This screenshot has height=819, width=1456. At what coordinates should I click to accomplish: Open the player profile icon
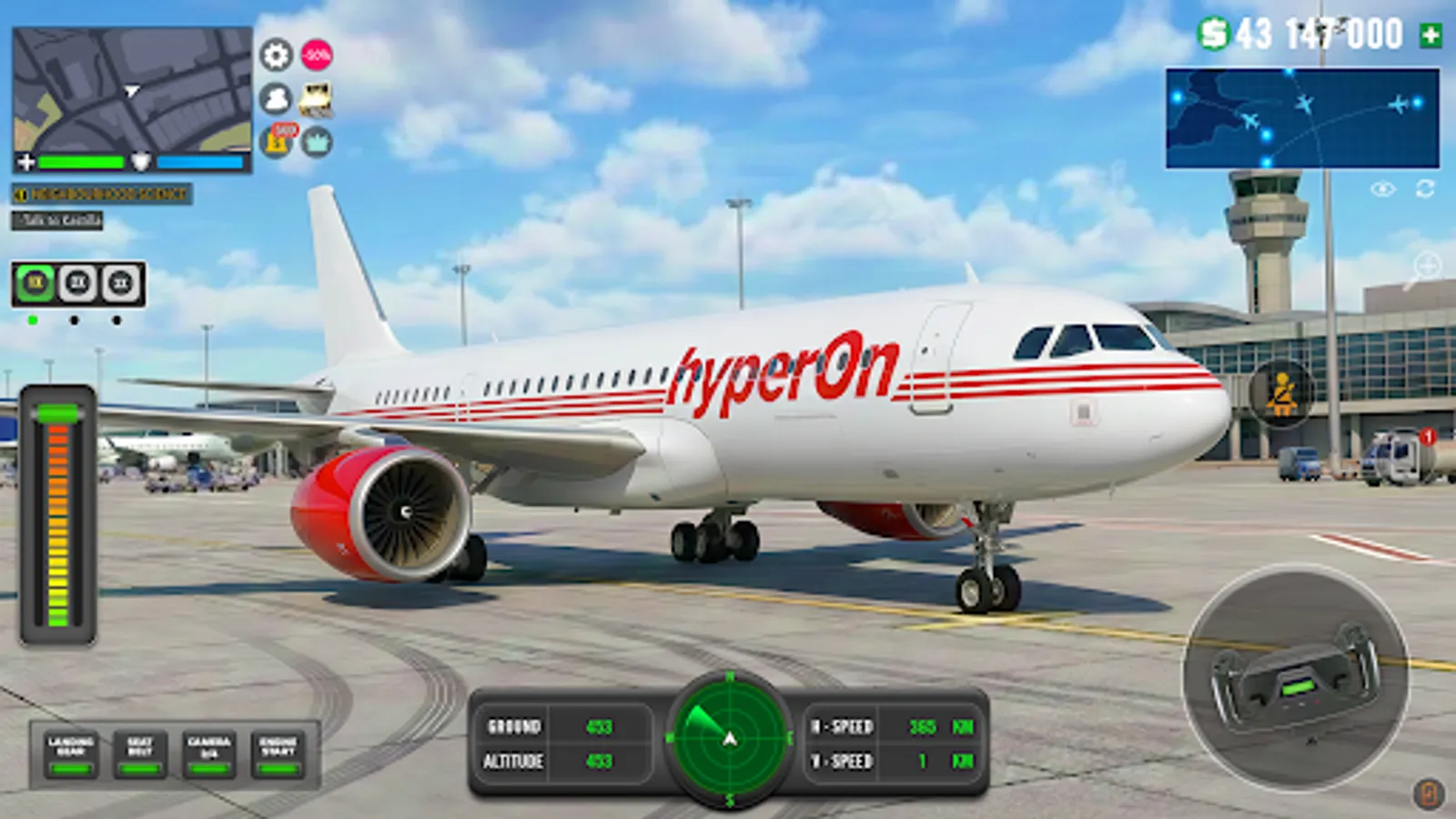pos(275,97)
